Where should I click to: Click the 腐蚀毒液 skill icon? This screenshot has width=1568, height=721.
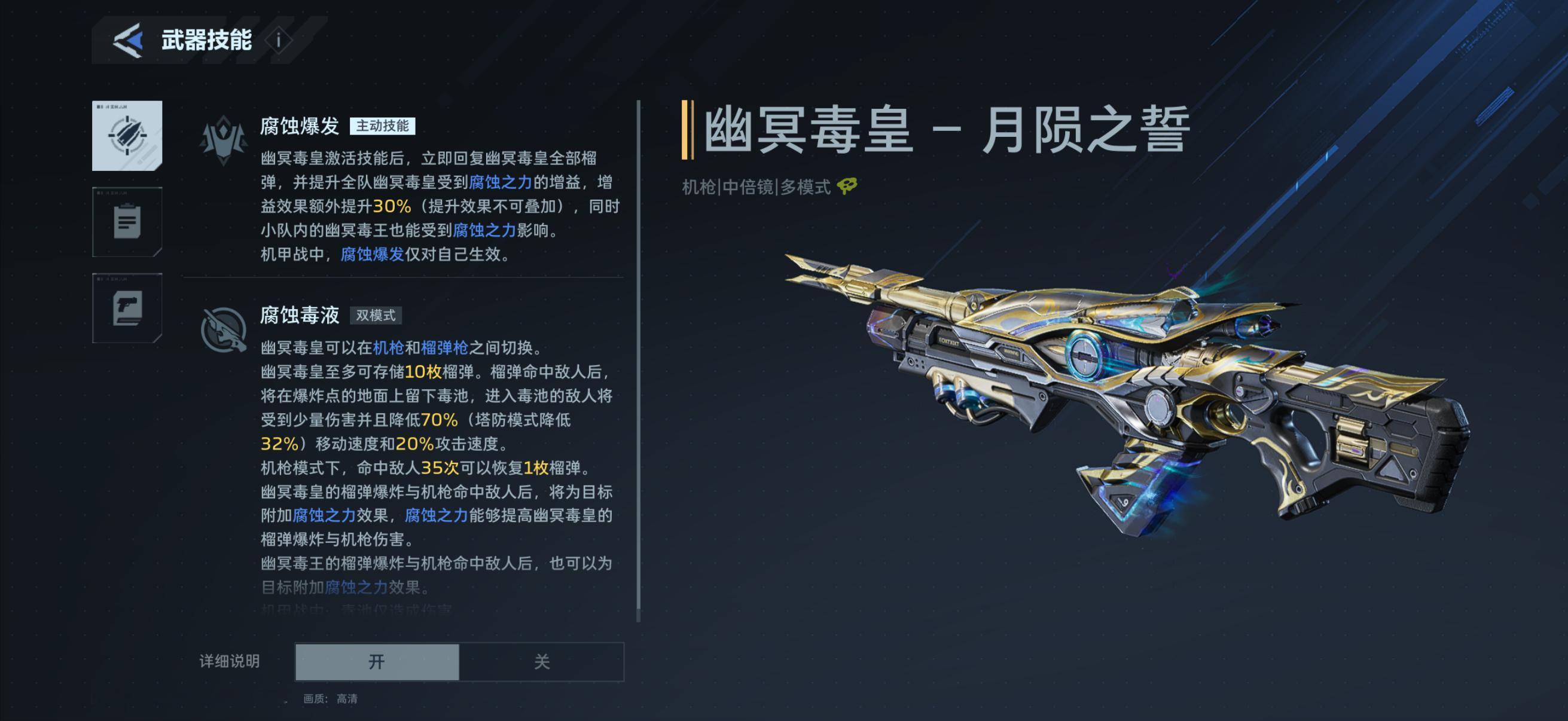[x=224, y=331]
